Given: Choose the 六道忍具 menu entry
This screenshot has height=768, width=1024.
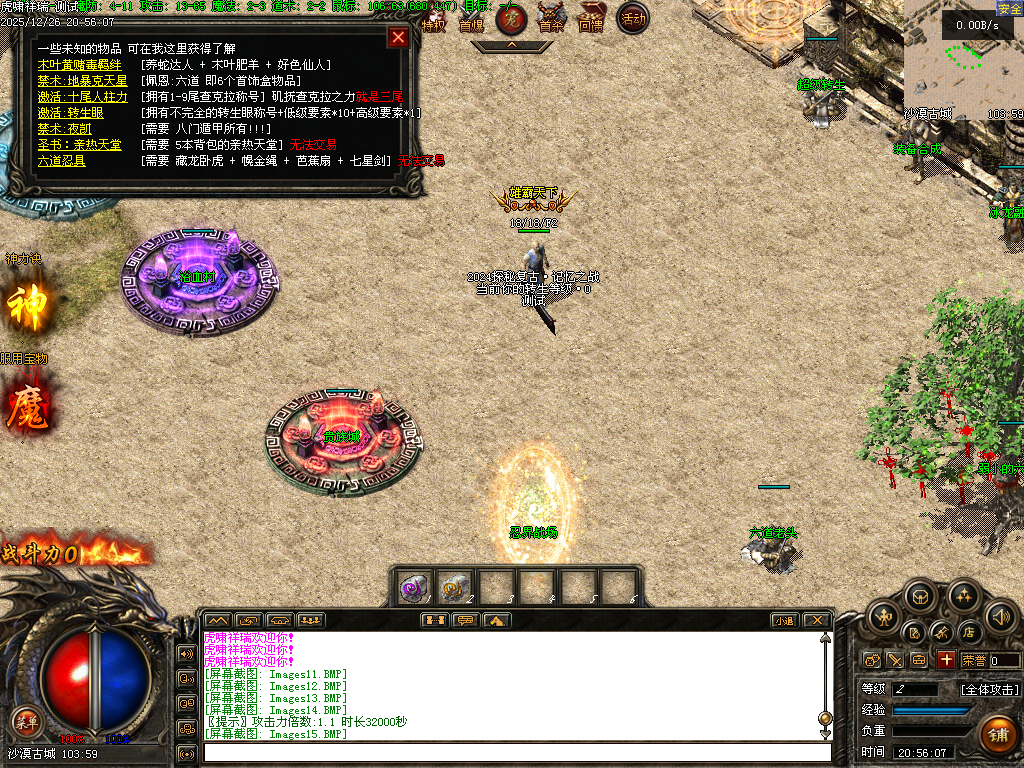Looking at the screenshot, I should pos(61,160).
